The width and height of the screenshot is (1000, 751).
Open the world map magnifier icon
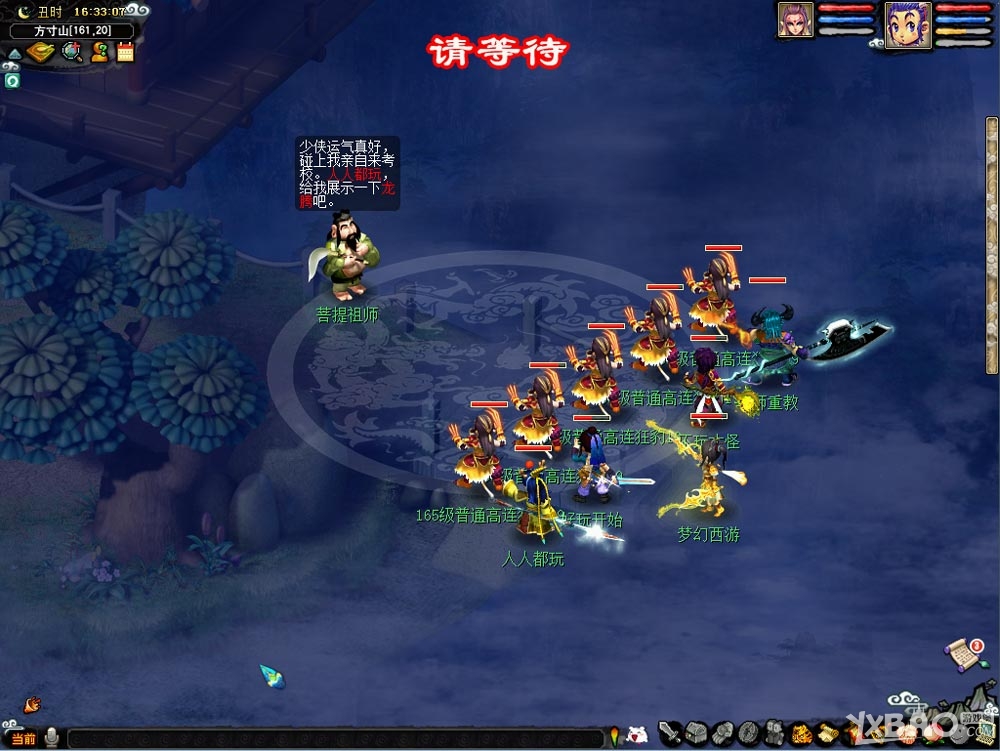[x=72, y=52]
